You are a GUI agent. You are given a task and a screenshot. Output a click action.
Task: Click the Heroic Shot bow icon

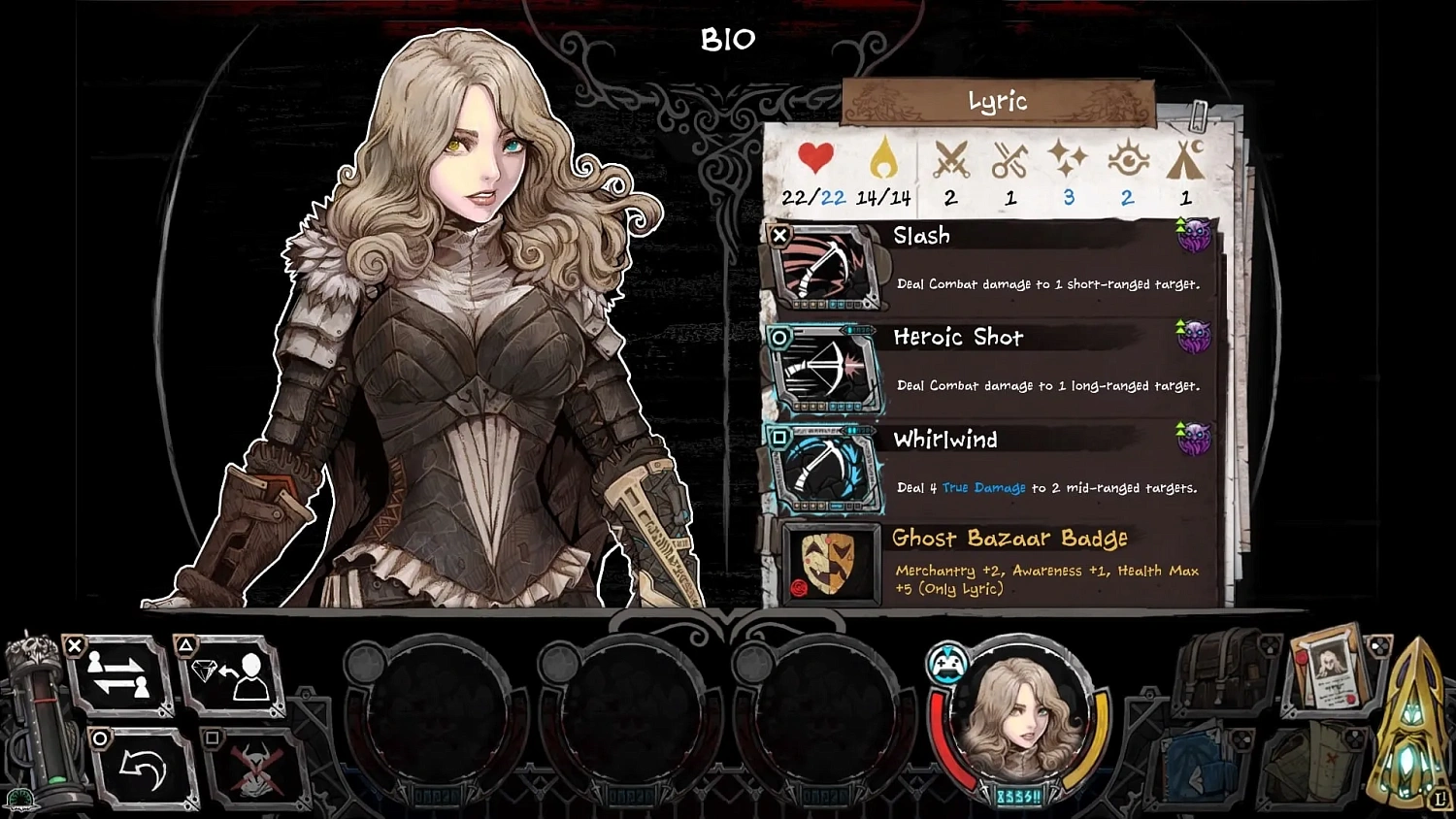[827, 372]
